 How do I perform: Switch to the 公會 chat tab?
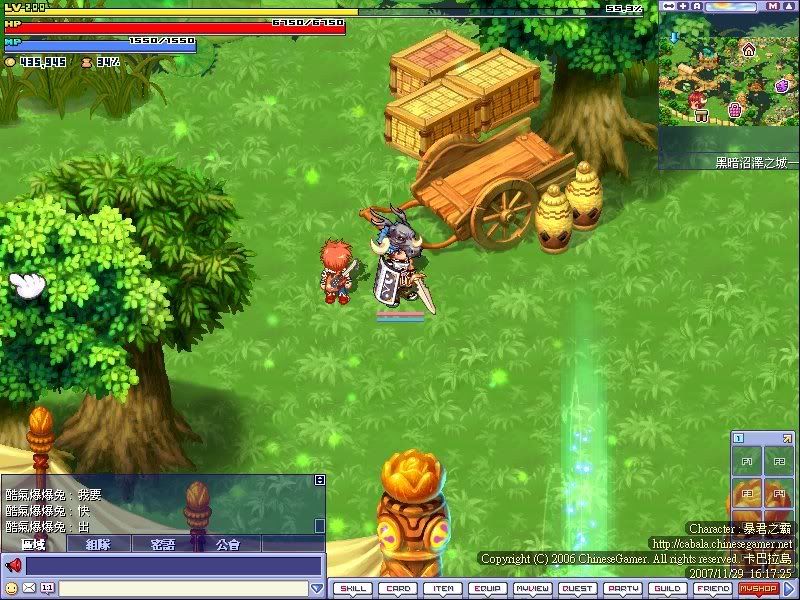[x=228, y=544]
